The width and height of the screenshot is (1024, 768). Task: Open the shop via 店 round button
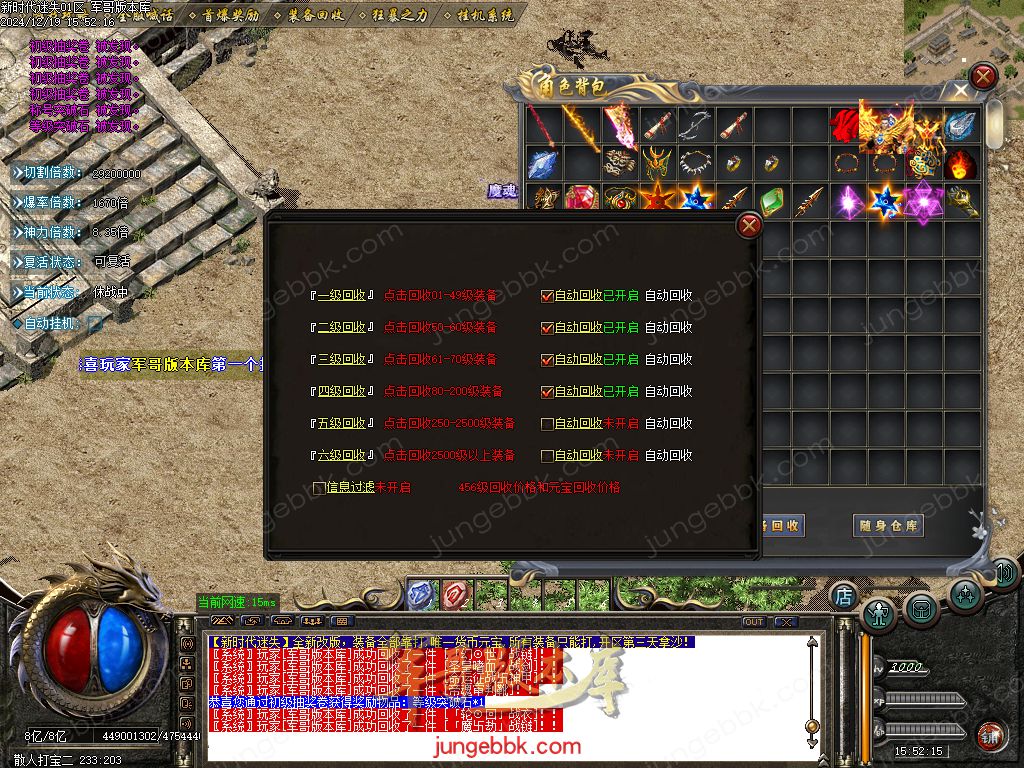[843, 595]
